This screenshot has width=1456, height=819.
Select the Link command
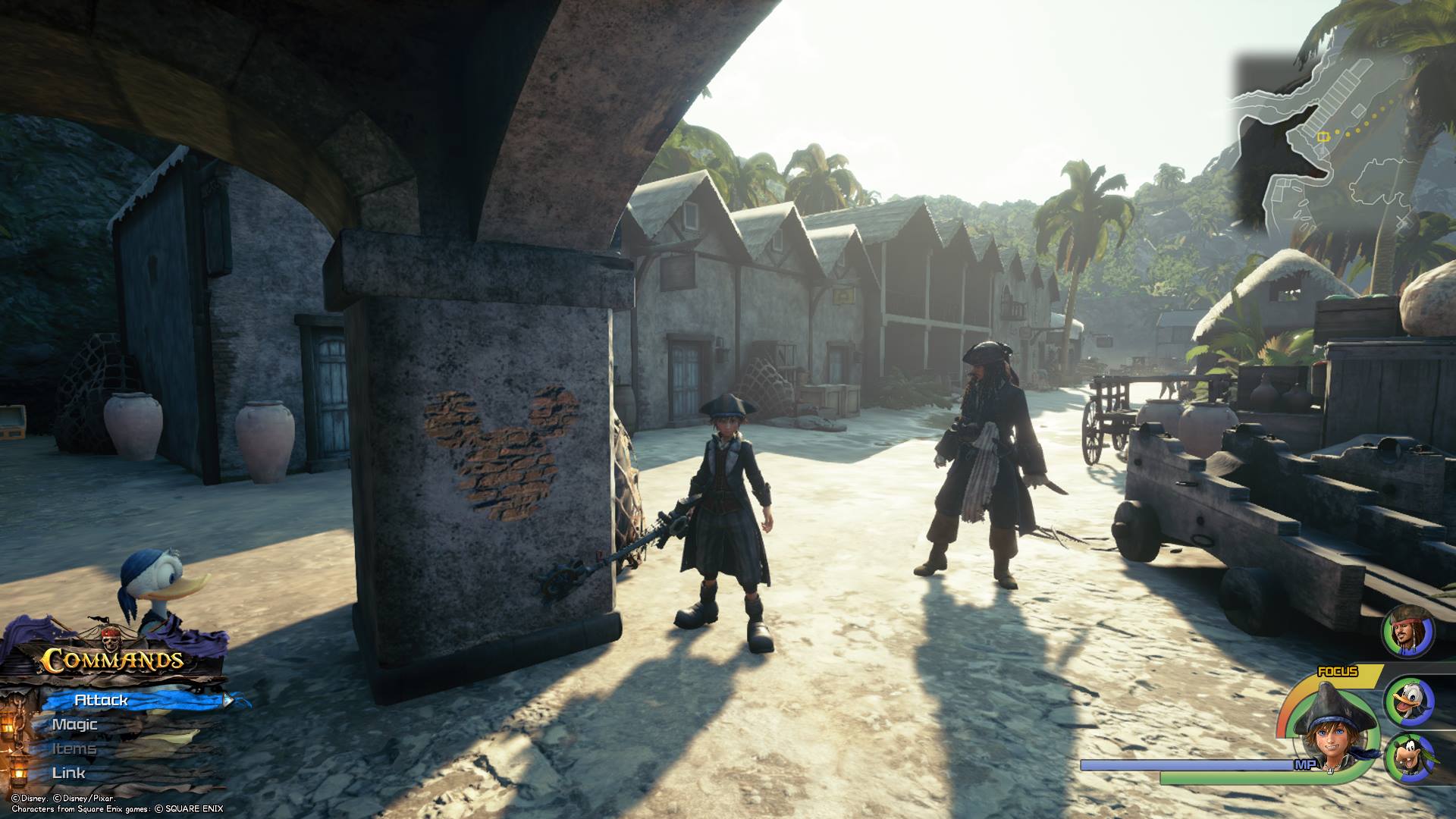69,773
